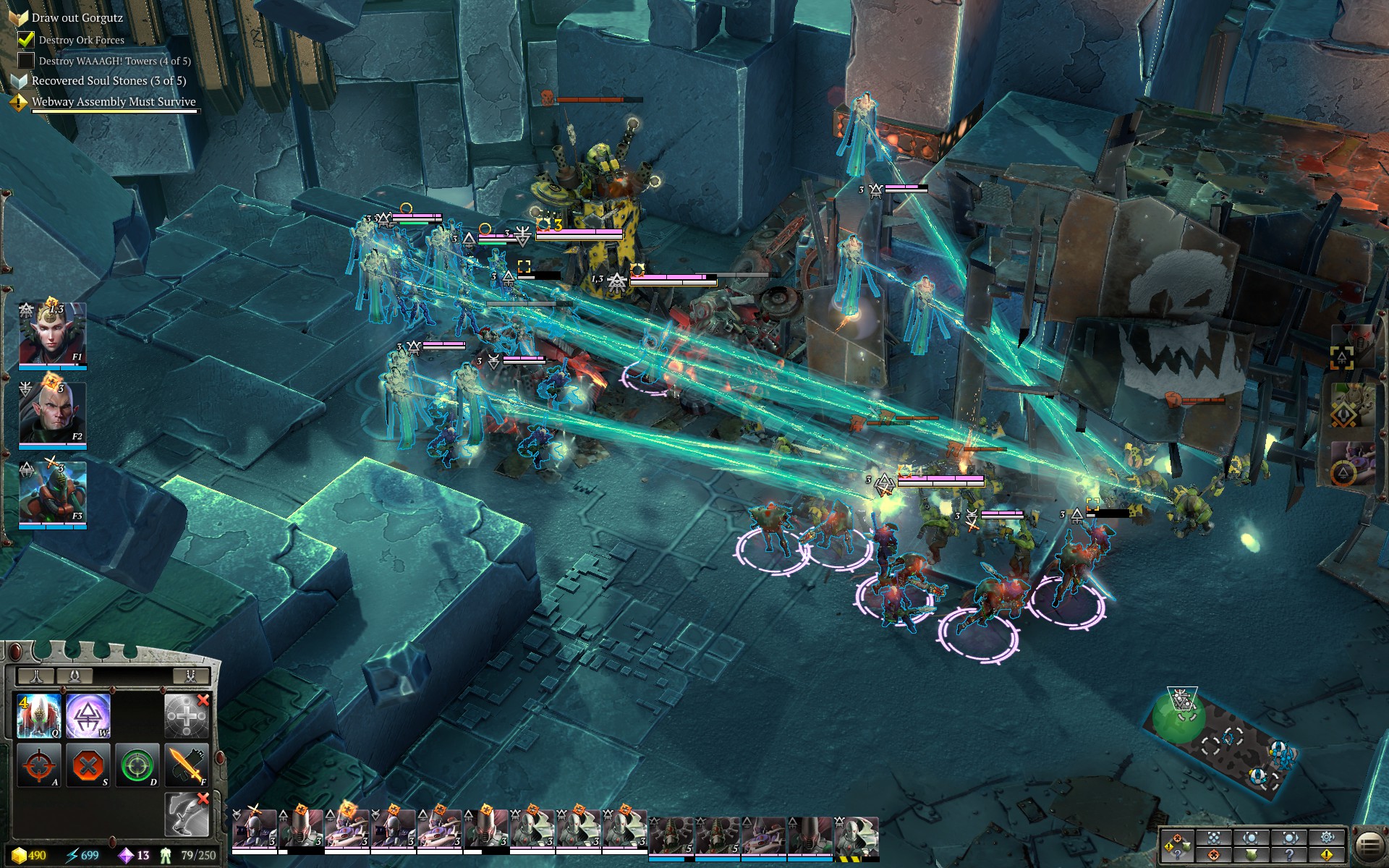Toggle the flaming sword melee stance
Viewport: 1389px width, 868px height.
(x=187, y=765)
